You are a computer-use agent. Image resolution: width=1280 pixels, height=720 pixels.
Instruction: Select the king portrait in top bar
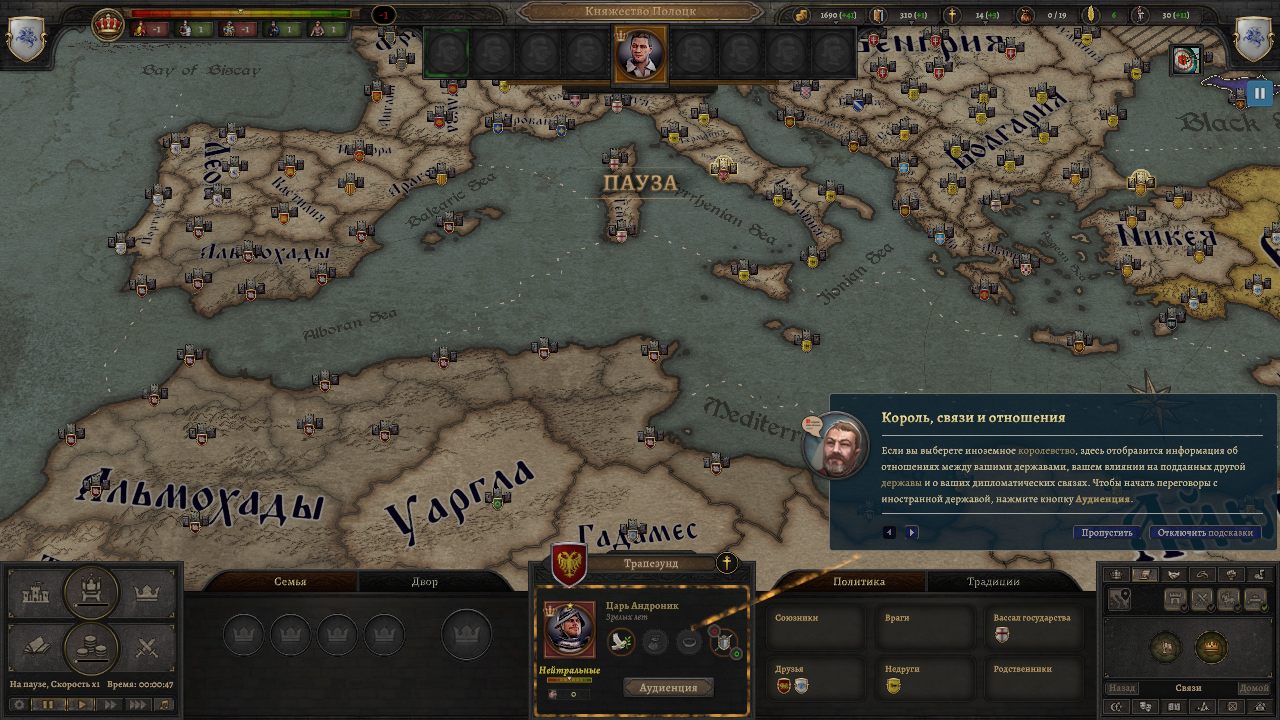click(641, 54)
